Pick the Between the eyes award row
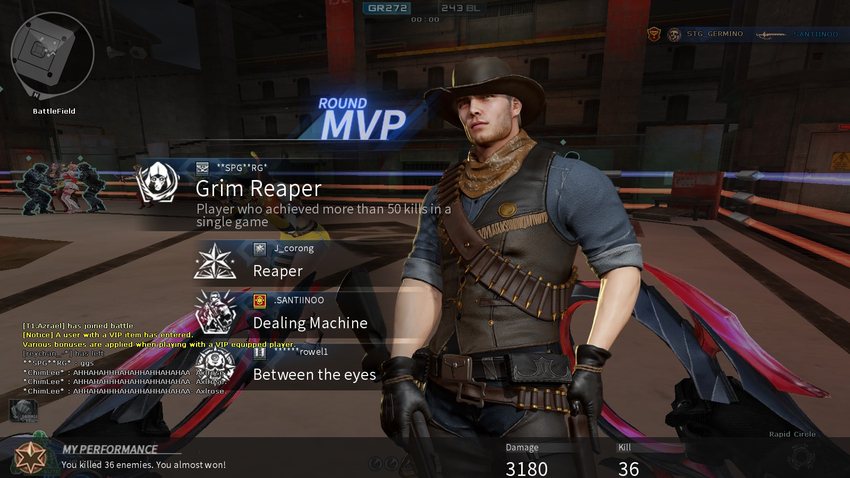Screen dimensions: 850x478 click(x=300, y=365)
